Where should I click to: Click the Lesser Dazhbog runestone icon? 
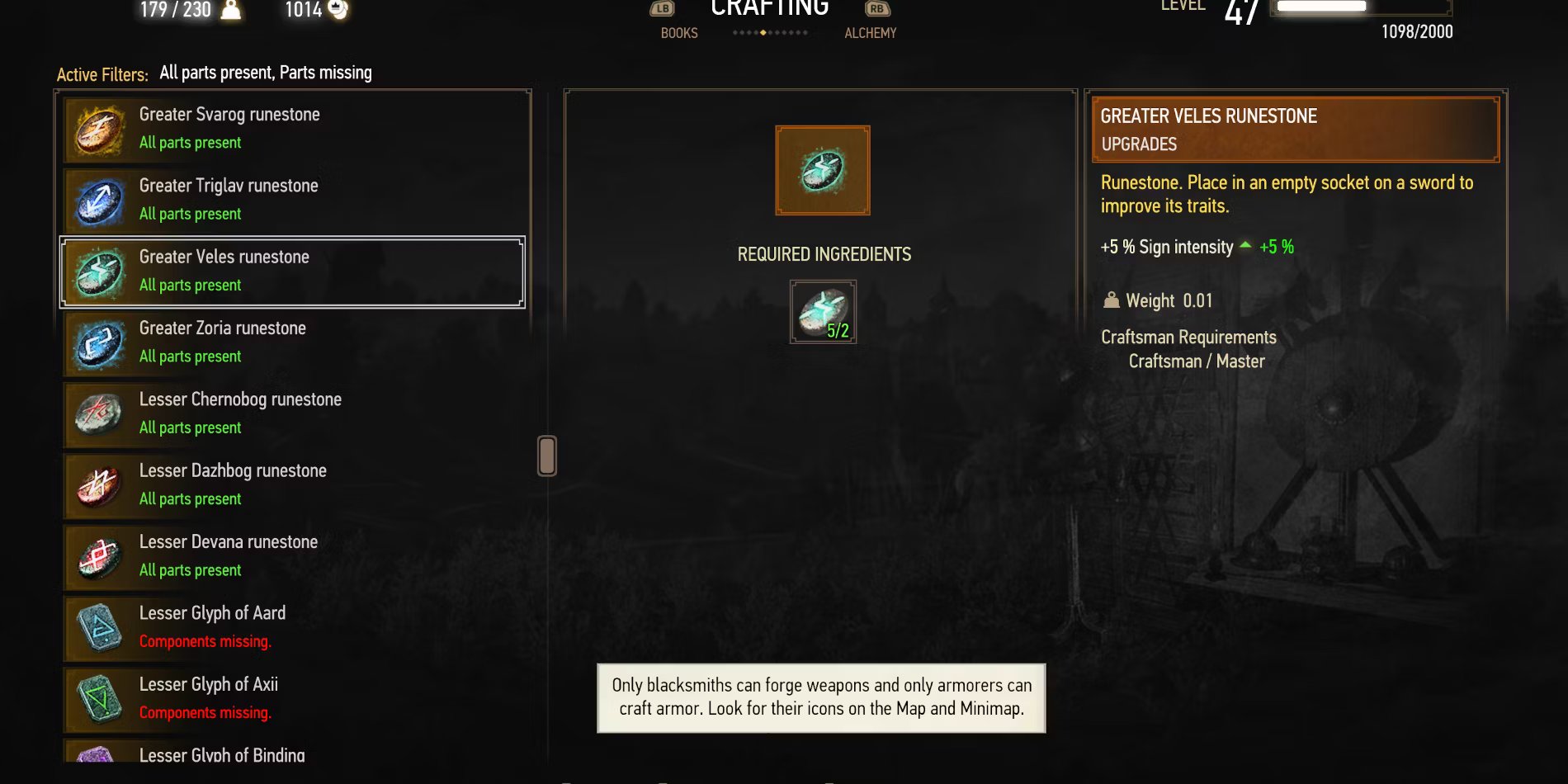(x=98, y=484)
